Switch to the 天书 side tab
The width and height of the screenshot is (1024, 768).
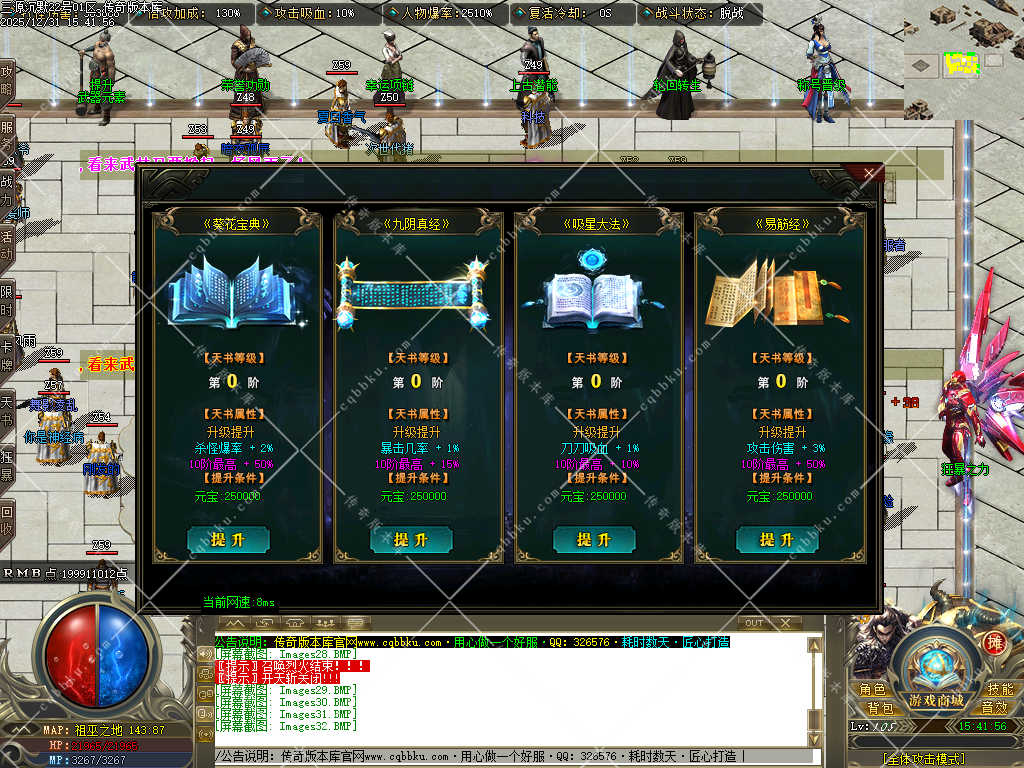click(8, 409)
